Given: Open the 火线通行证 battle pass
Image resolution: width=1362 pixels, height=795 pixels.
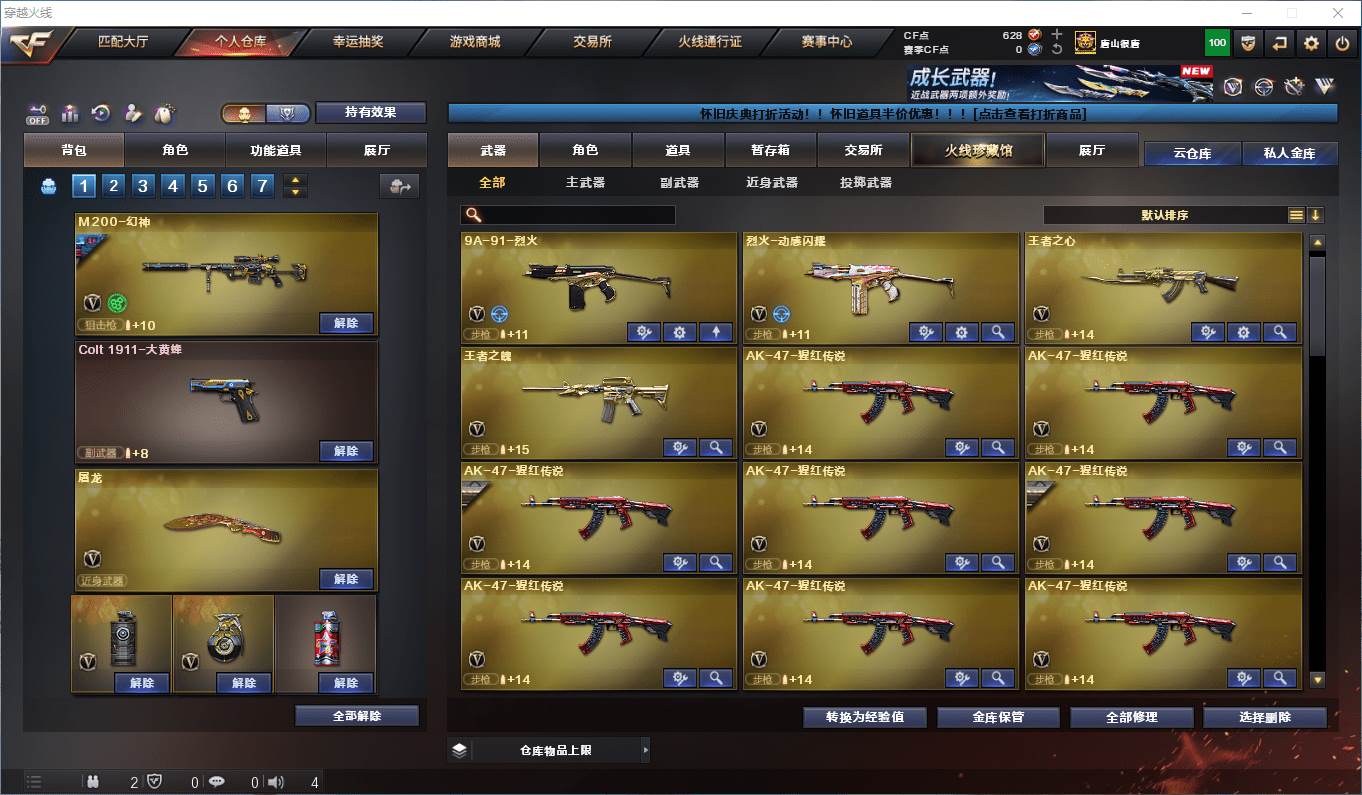Looking at the screenshot, I should point(710,42).
